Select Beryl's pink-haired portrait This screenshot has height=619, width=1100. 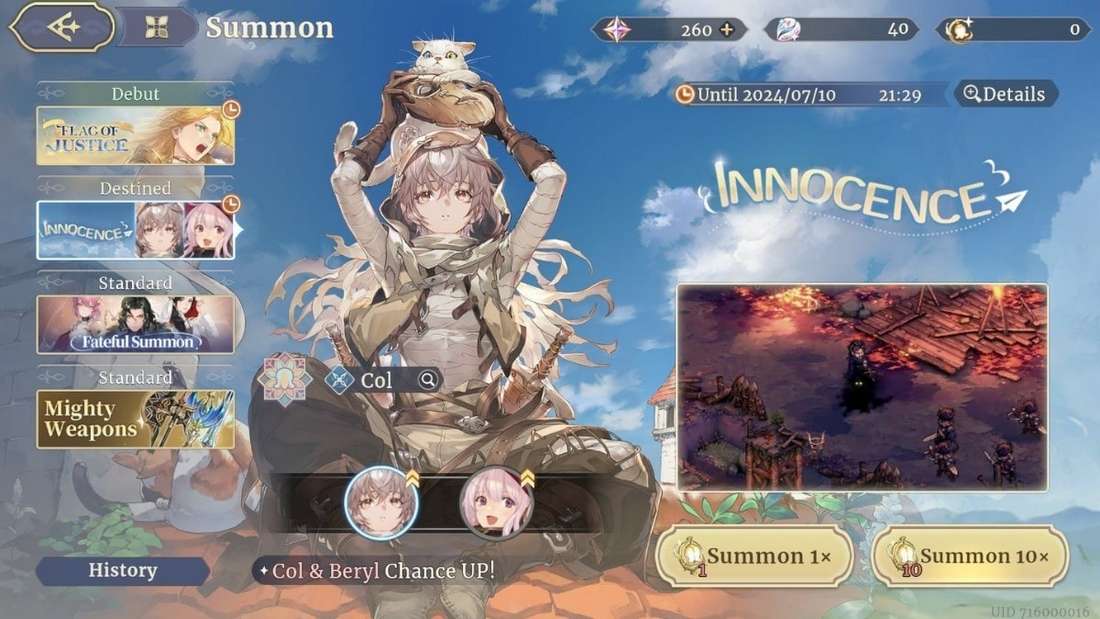click(x=497, y=503)
